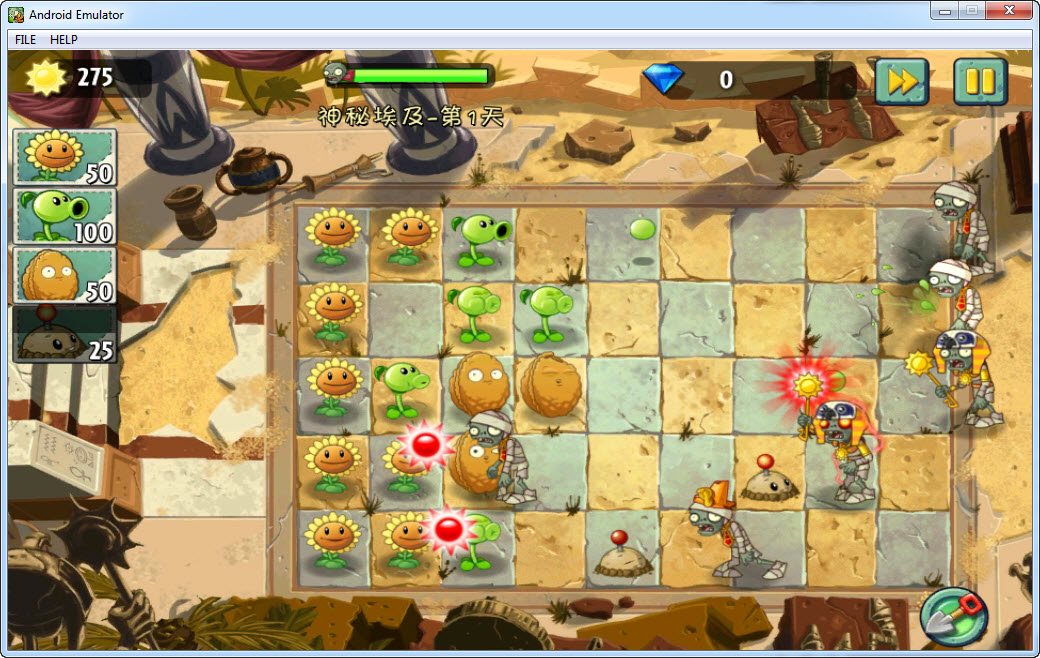Close the Android Emulator window
This screenshot has height=658, width=1040.
point(1009,11)
